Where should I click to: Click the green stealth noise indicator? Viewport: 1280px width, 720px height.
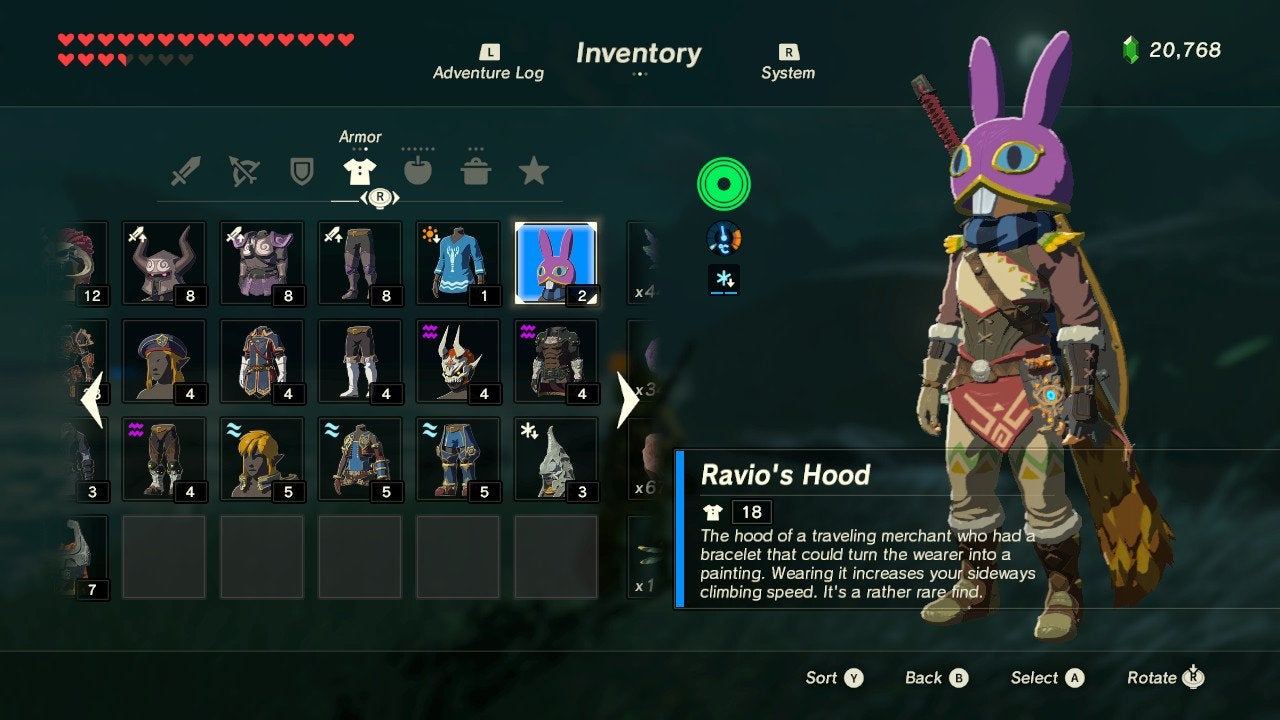coord(722,185)
